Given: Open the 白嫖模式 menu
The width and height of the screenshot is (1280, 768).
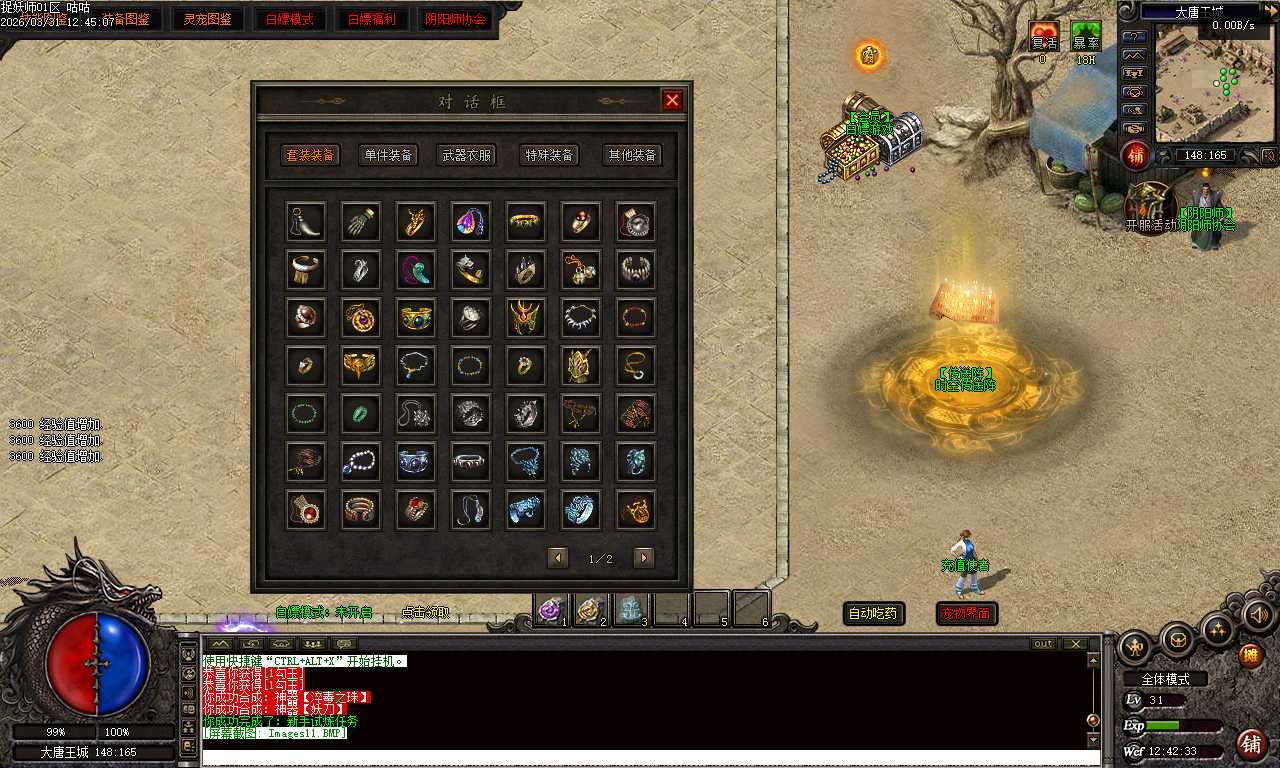Looking at the screenshot, I should (289, 19).
